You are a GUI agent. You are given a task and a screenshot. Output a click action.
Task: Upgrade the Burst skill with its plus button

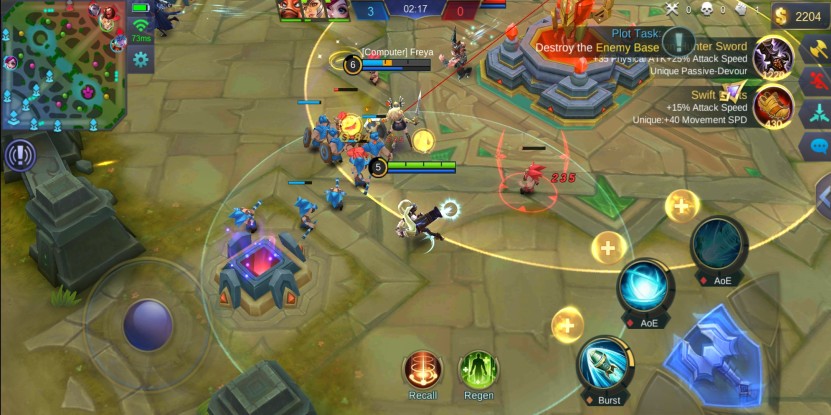click(567, 324)
